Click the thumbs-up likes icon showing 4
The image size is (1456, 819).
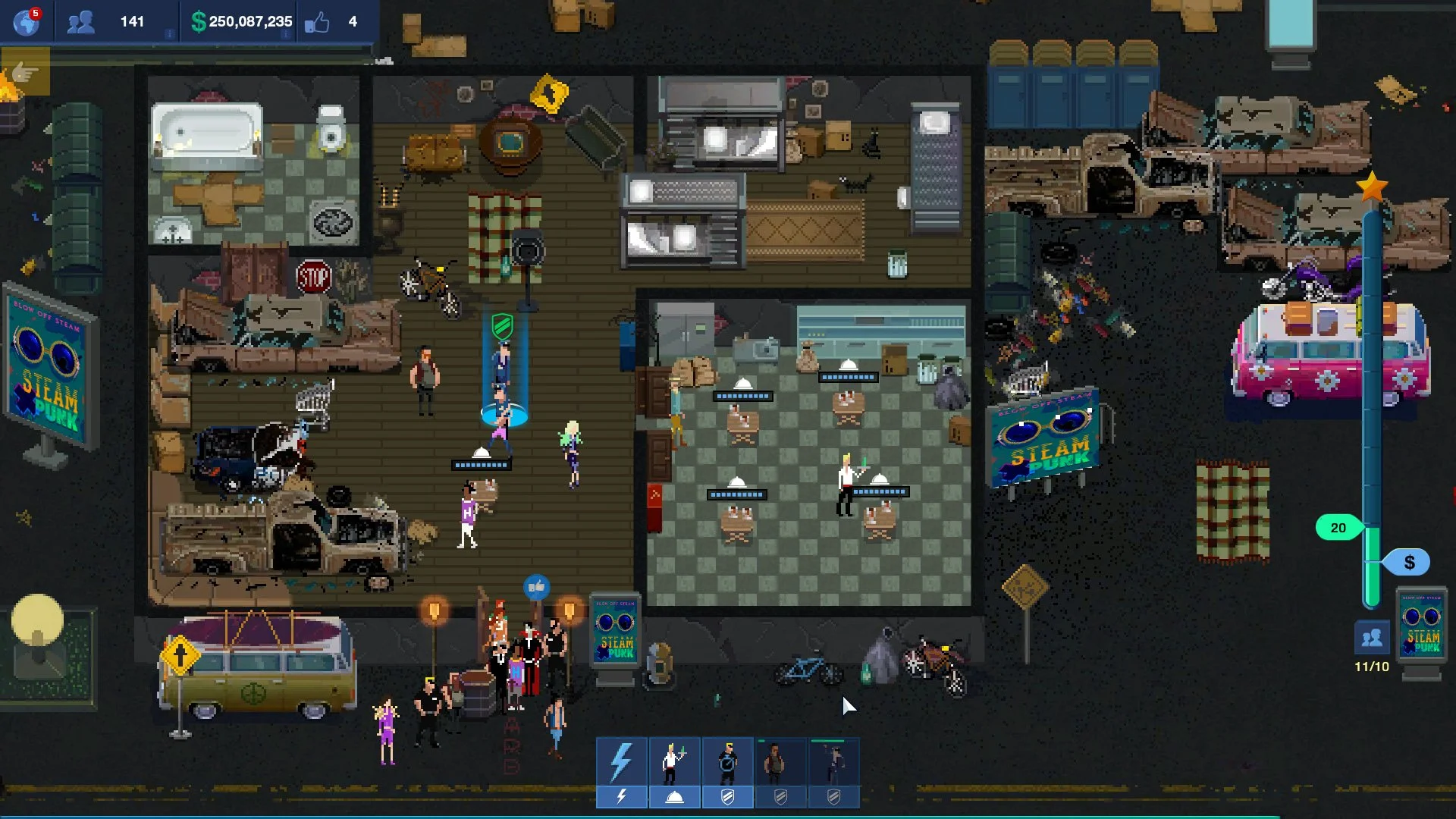point(315,21)
